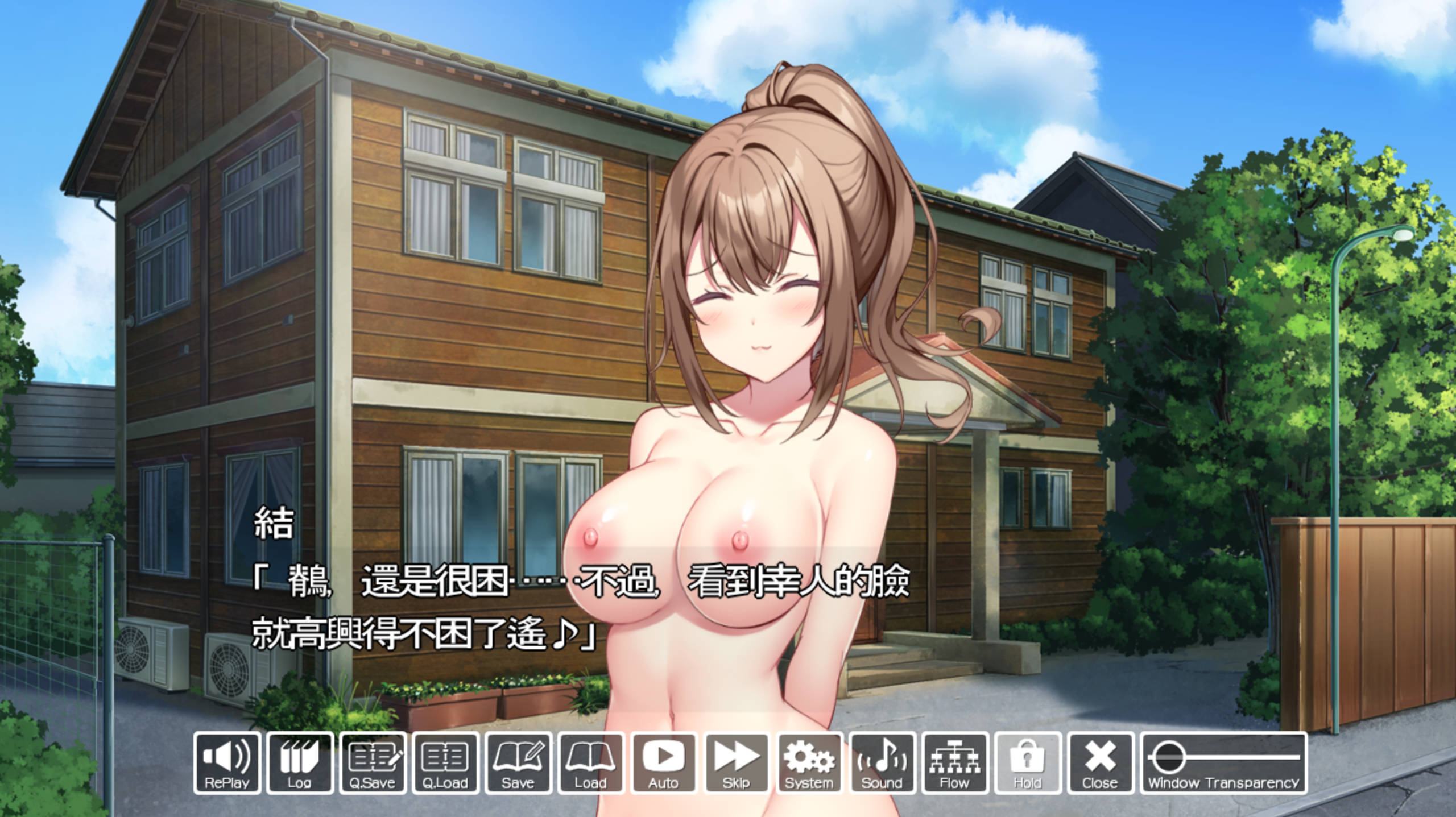Activate the Skip fast-forward button

click(x=737, y=762)
